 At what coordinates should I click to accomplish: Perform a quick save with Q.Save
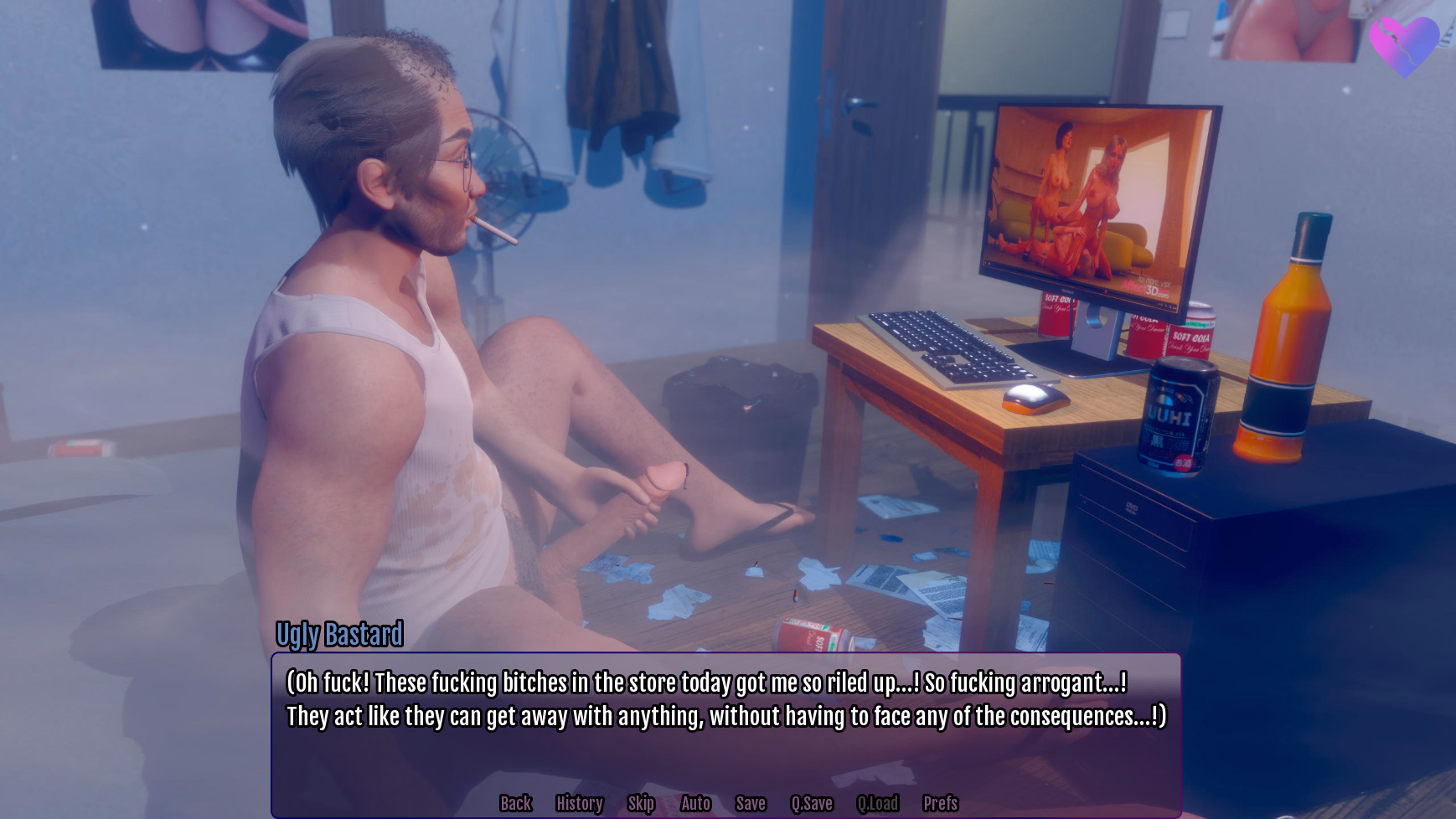811,803
